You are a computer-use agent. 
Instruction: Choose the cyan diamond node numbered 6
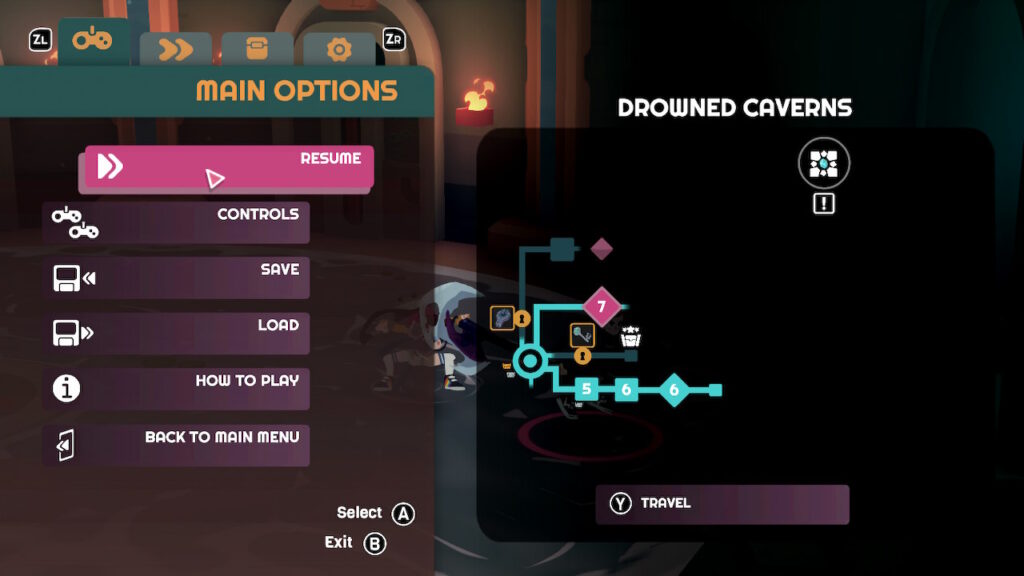(673, 389)
